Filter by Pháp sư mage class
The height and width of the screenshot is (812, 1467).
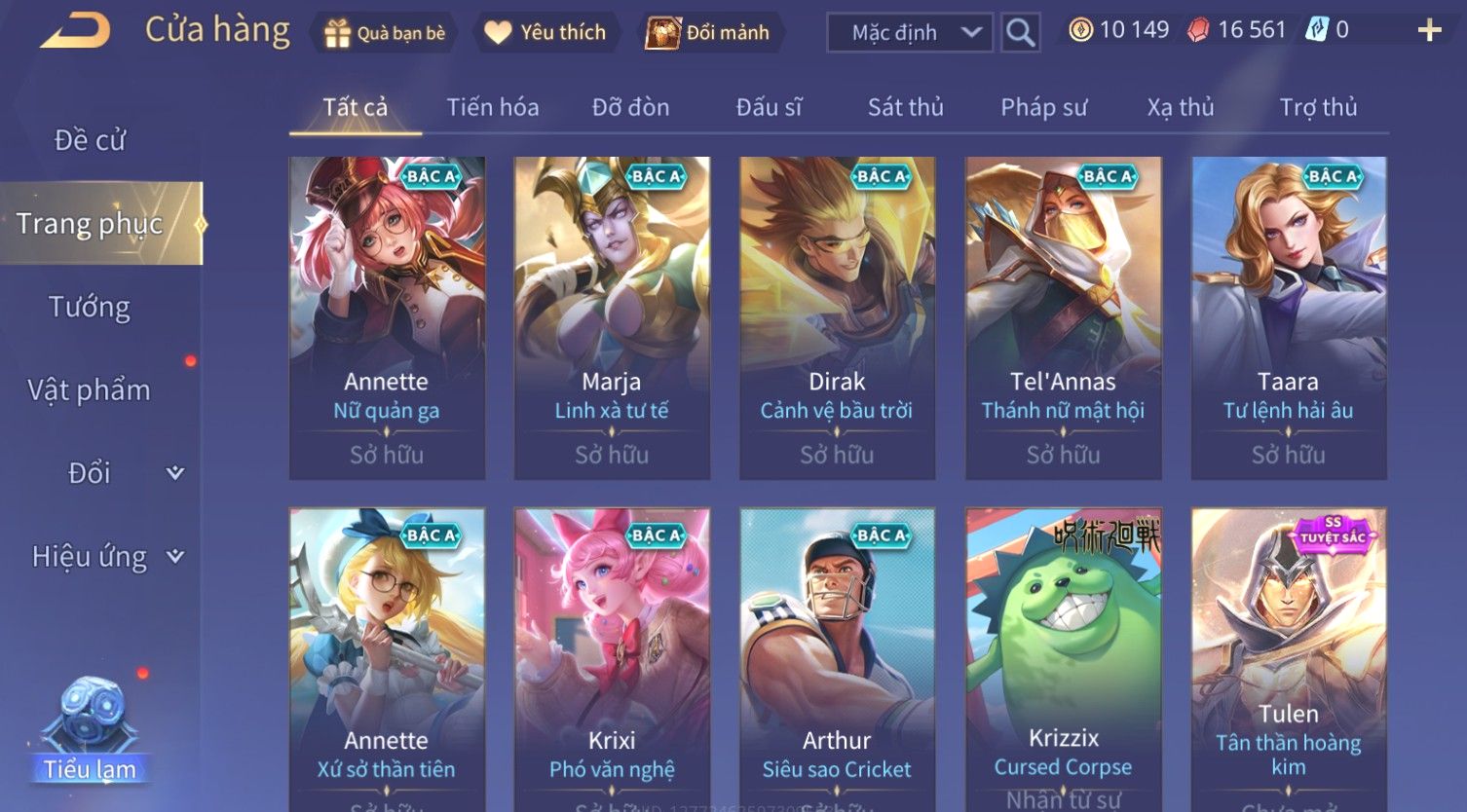[x=1043, y=107]
